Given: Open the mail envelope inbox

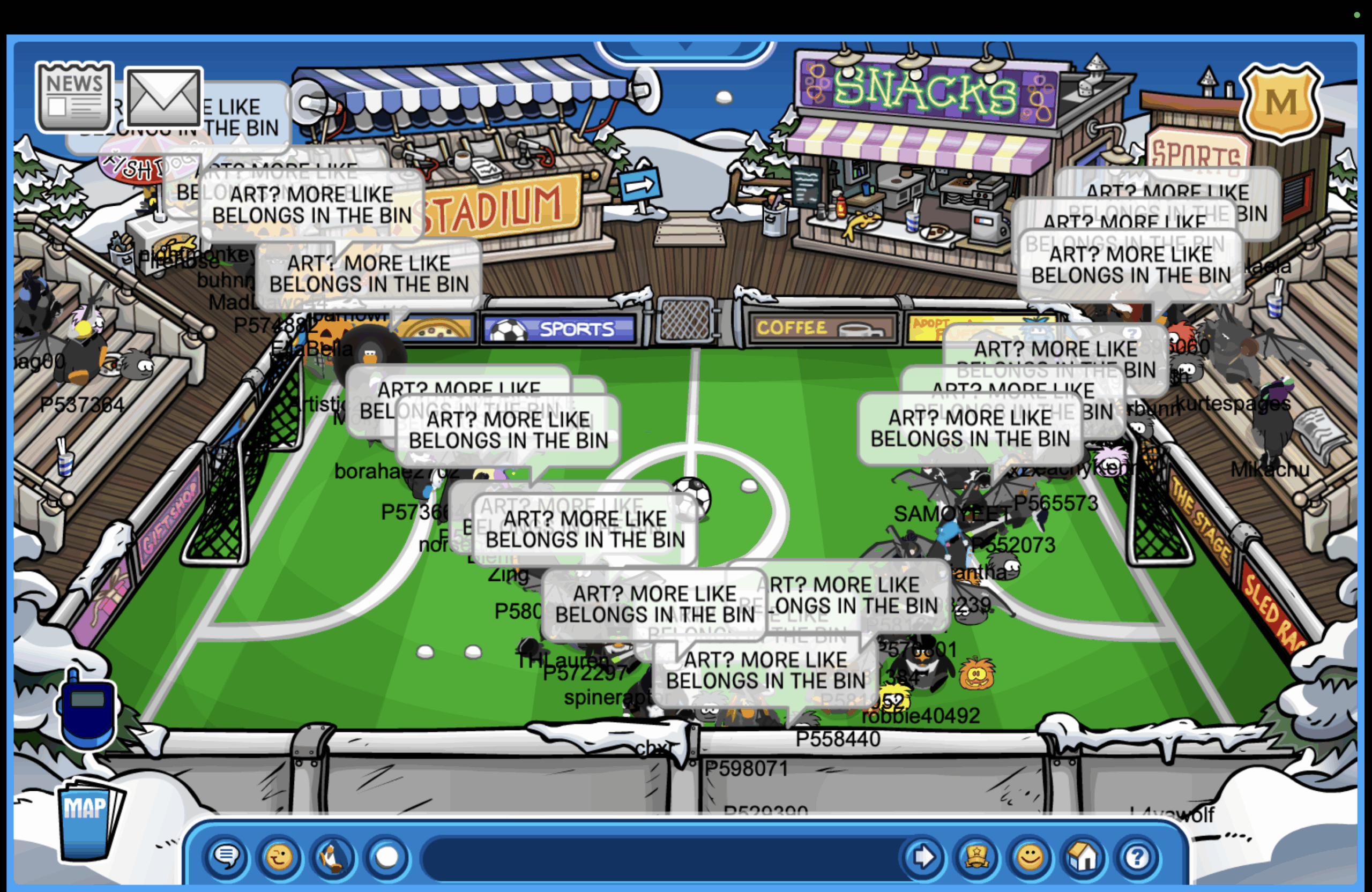Looking at the screenshot, I should [163, 97].
